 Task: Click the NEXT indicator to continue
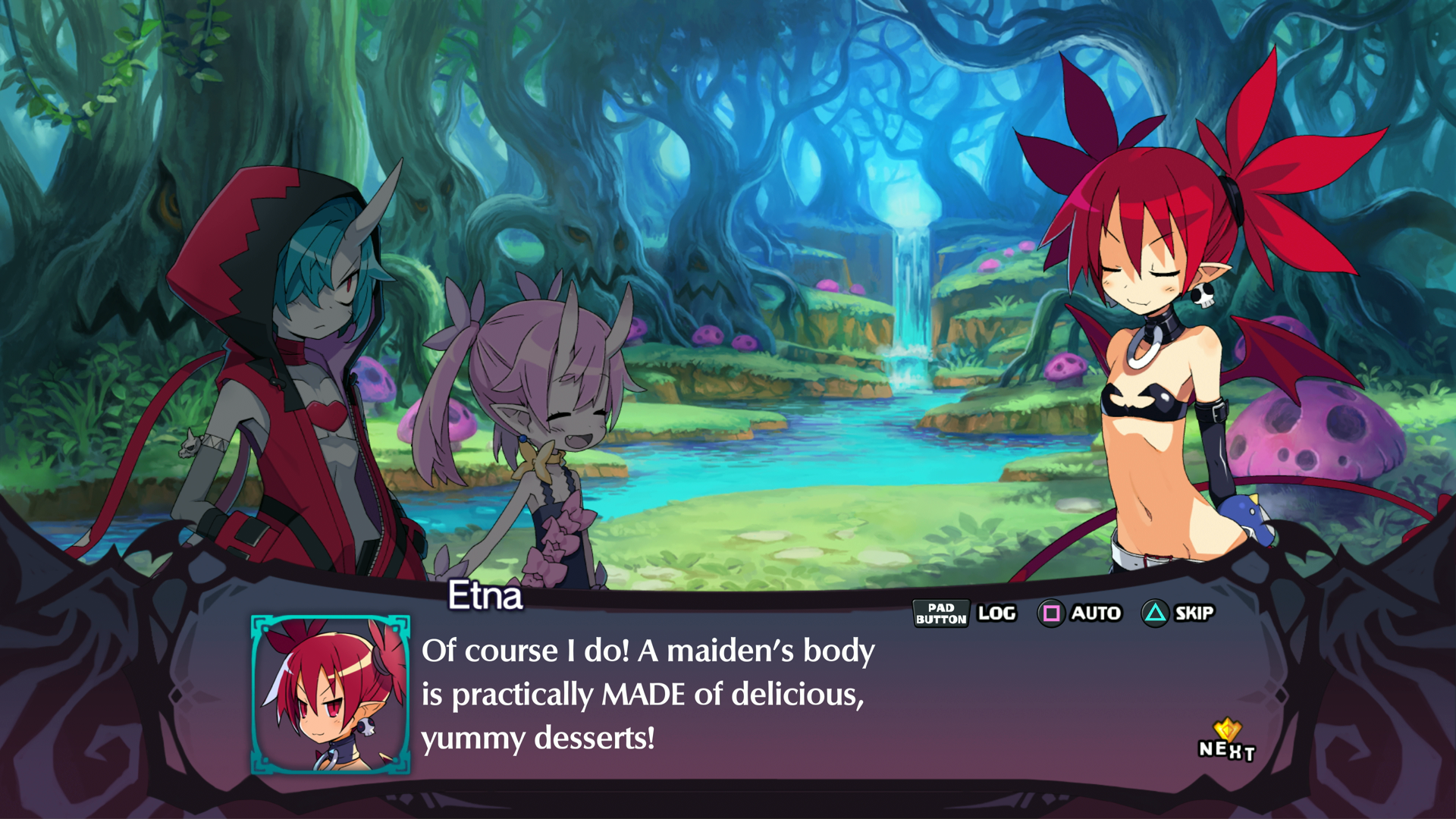(x=1226, y=743)
